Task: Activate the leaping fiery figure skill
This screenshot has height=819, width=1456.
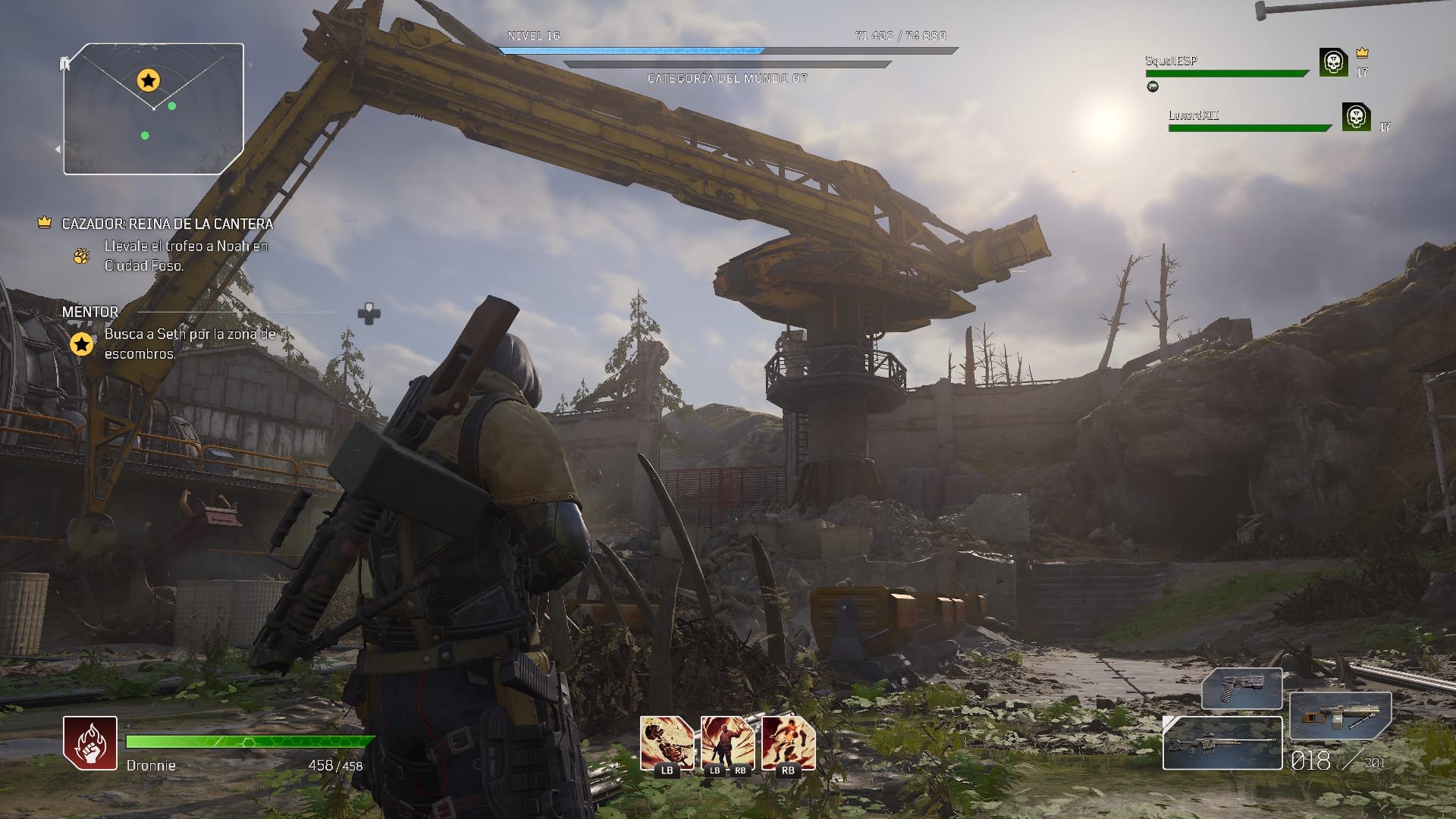Action: [788, 743]
